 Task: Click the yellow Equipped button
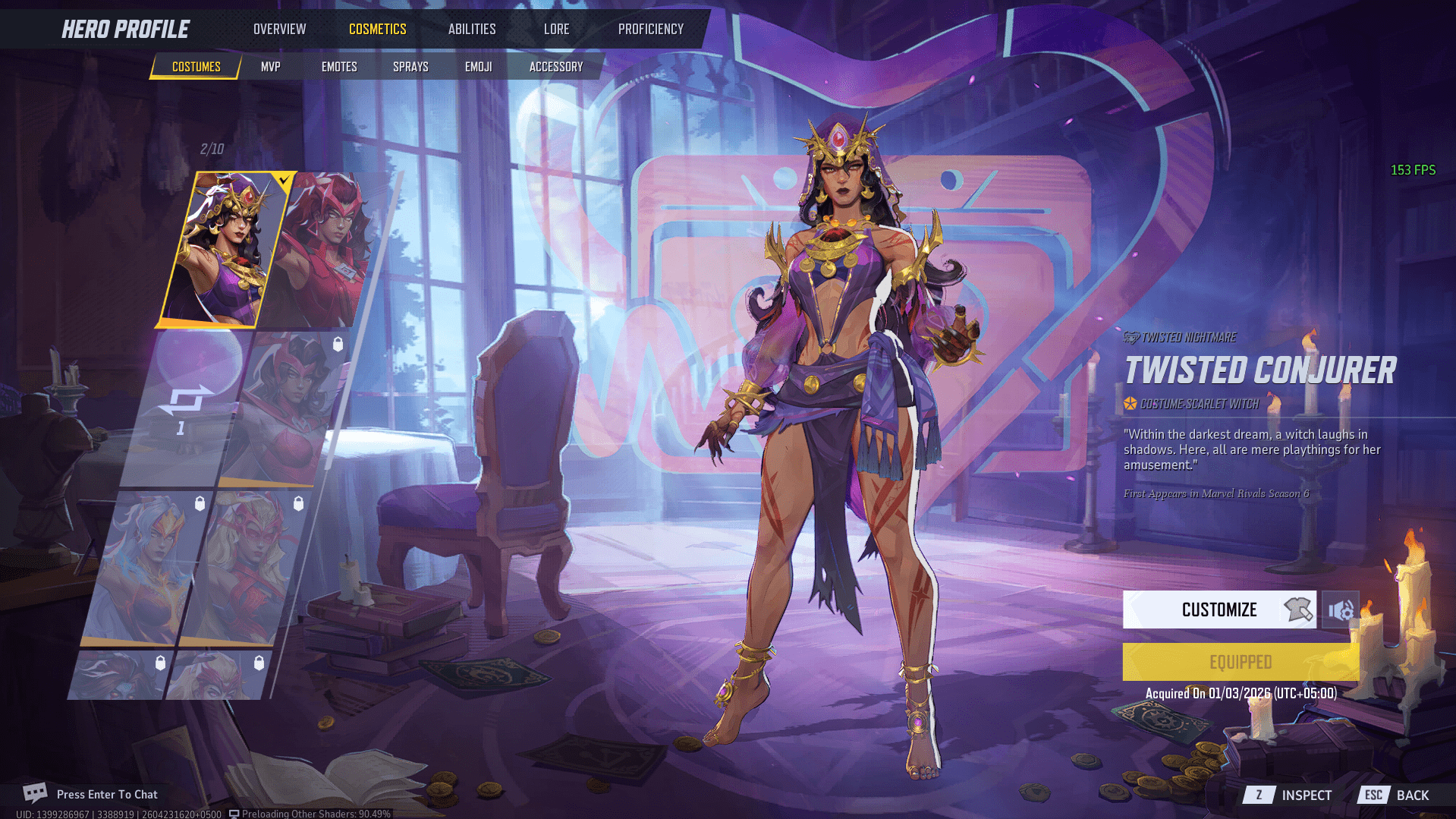click(1240, 662)
